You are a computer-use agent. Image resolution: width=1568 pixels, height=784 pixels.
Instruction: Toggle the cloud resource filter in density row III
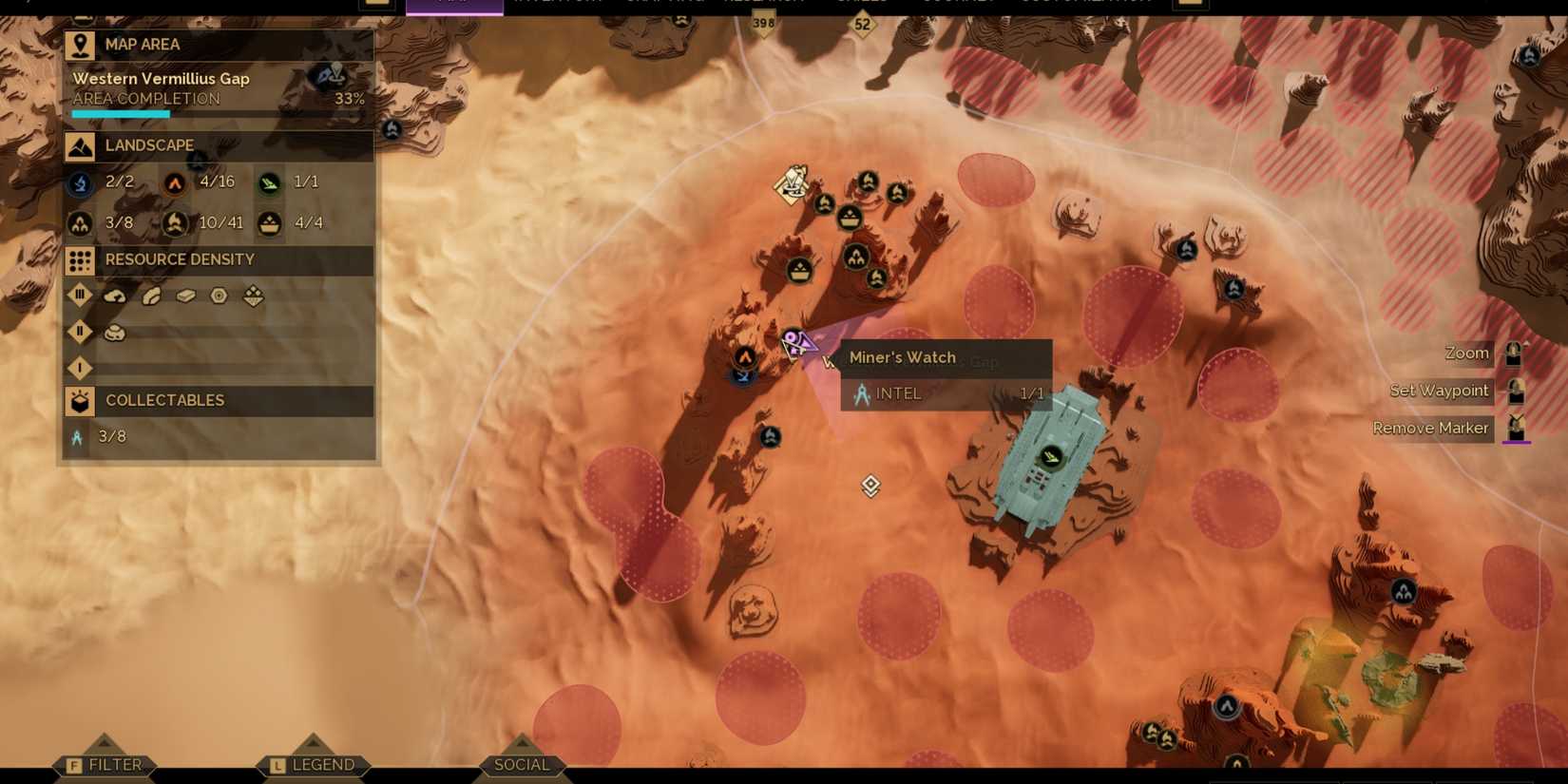tap(115, 296)
